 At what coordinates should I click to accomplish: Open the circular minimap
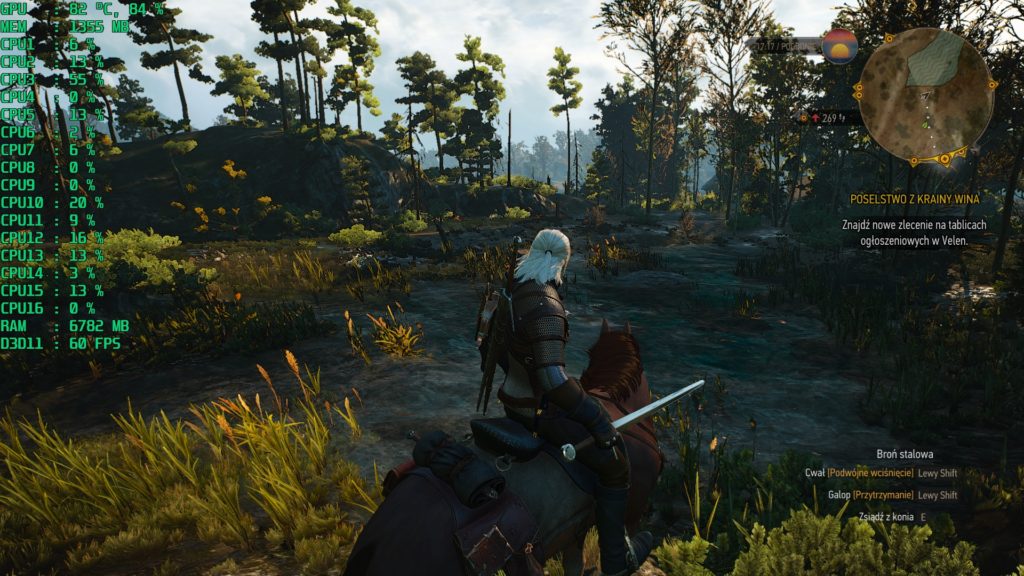[926, 95]
